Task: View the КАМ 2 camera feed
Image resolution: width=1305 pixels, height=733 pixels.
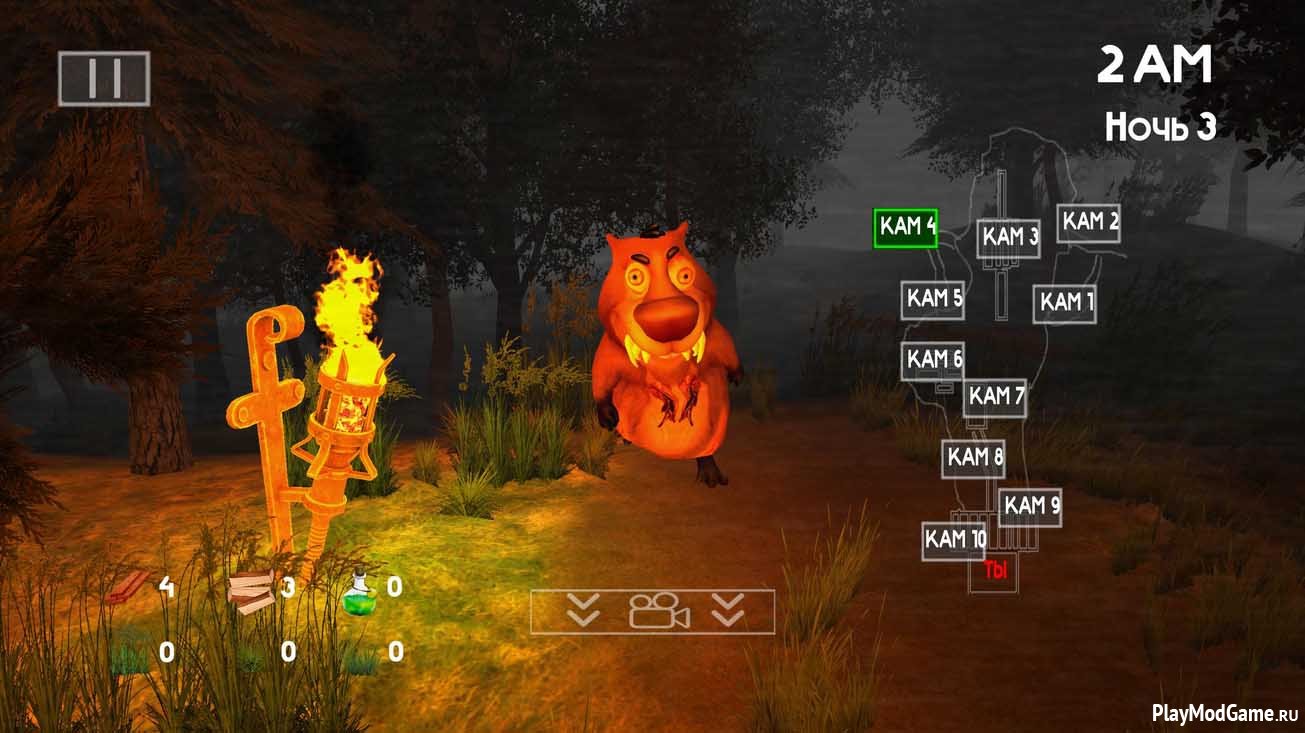Action: [1089, 222]
